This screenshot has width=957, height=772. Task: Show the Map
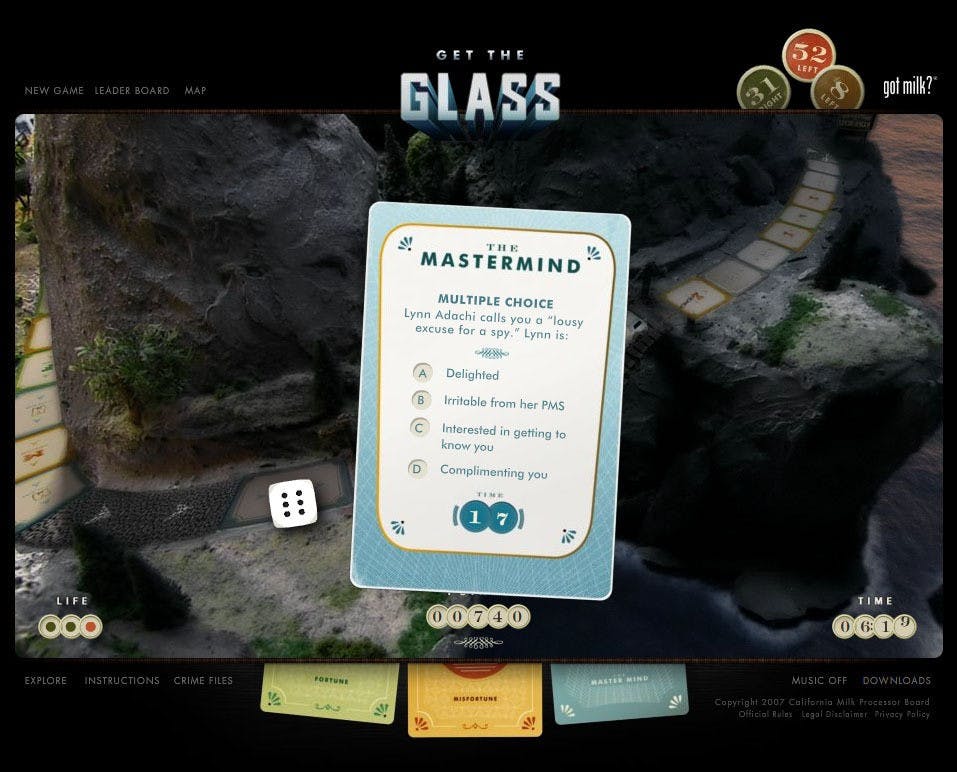pyautogui.click(x=195, y=91)
